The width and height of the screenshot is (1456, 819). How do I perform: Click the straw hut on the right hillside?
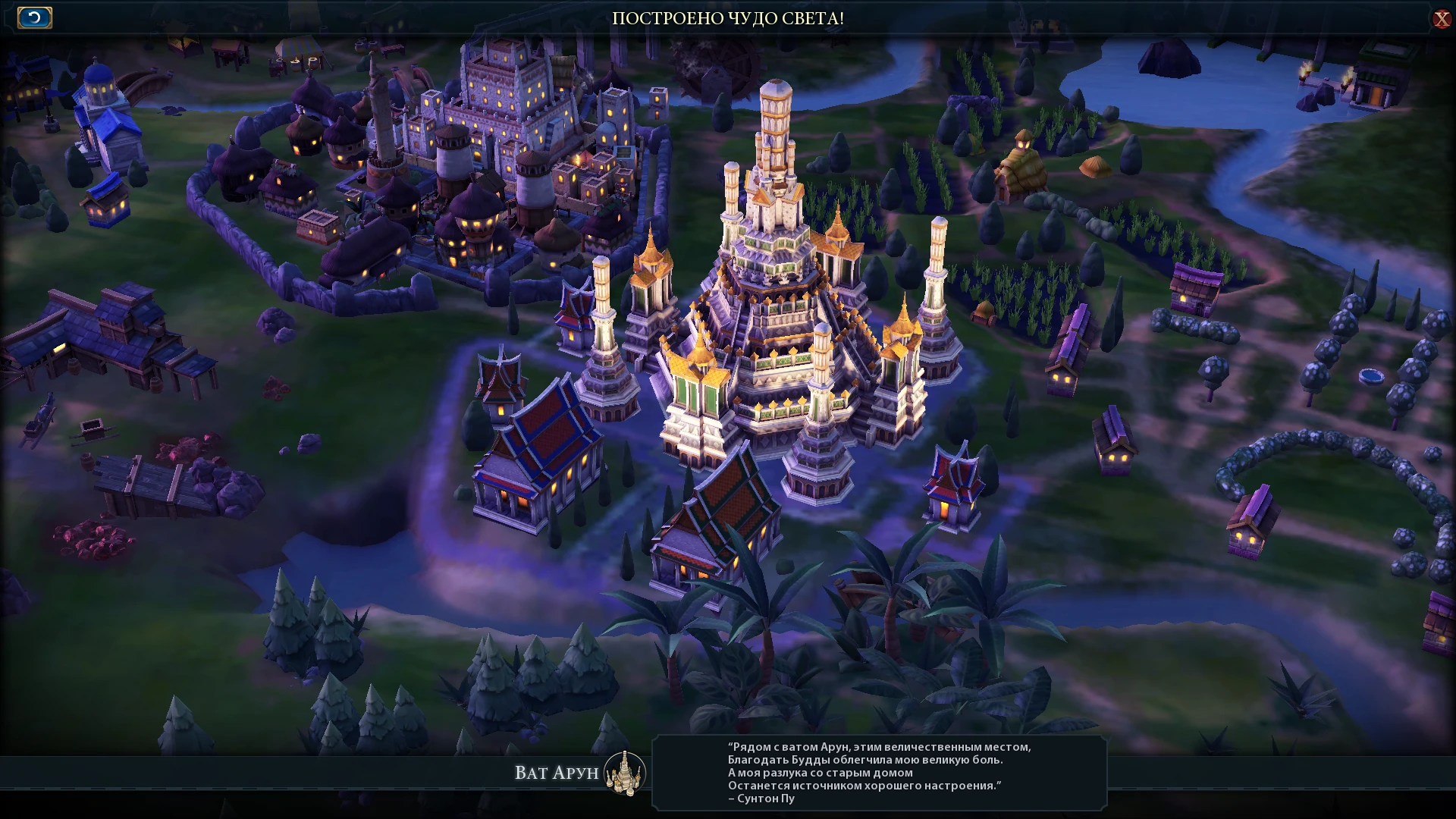(1024, 163)
